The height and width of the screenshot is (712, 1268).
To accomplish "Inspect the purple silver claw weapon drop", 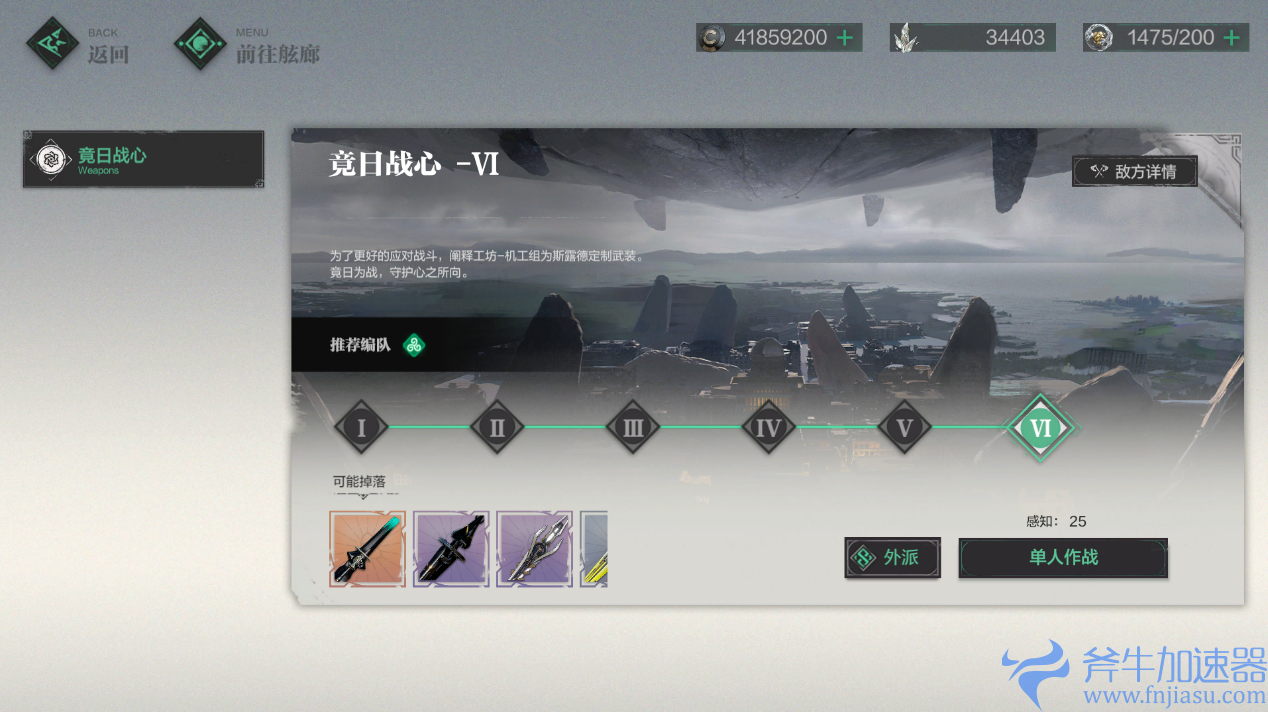I will coord(534,548).
